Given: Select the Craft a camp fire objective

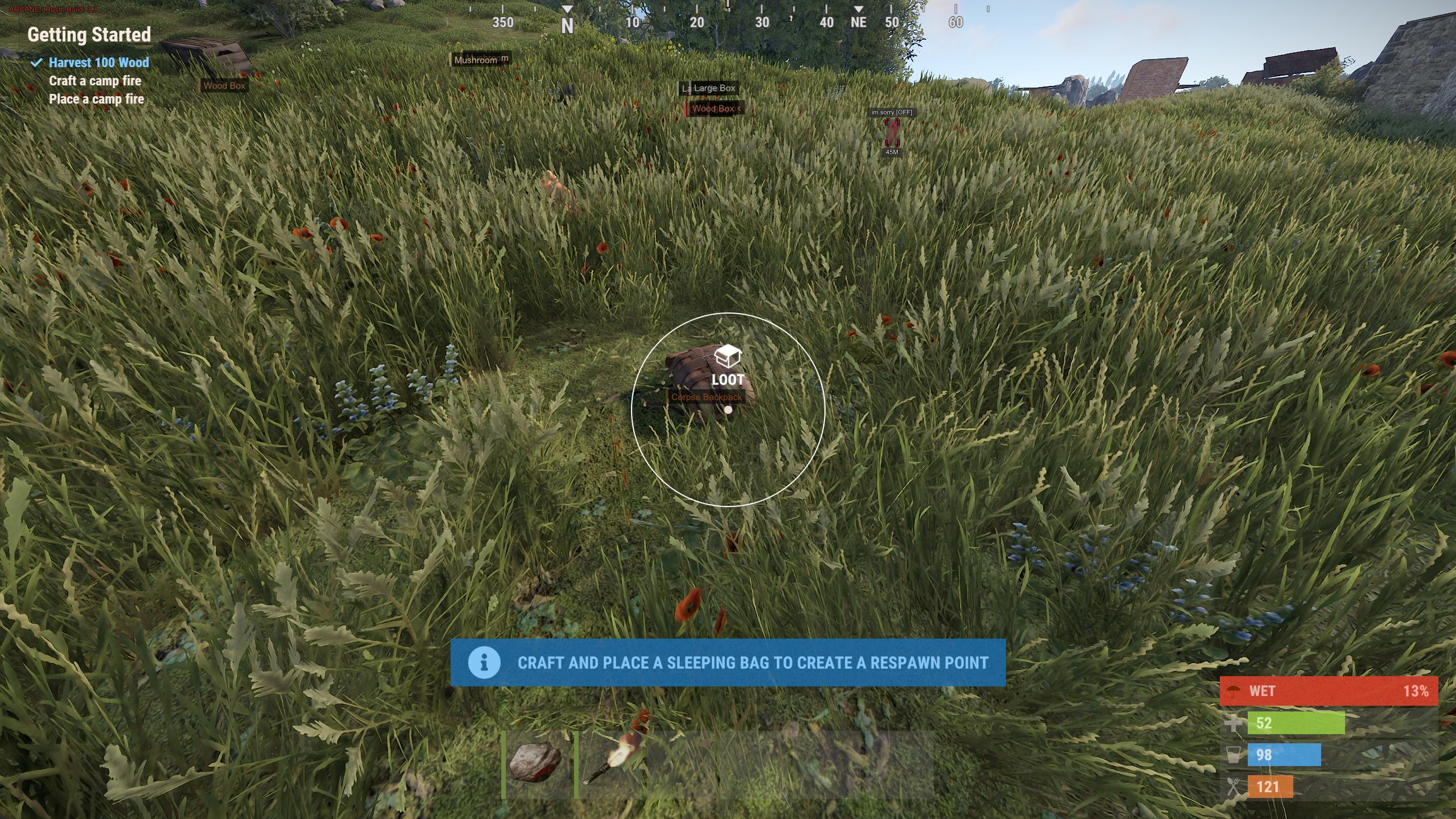Looking at the screenshot, I should pos(95,81).
